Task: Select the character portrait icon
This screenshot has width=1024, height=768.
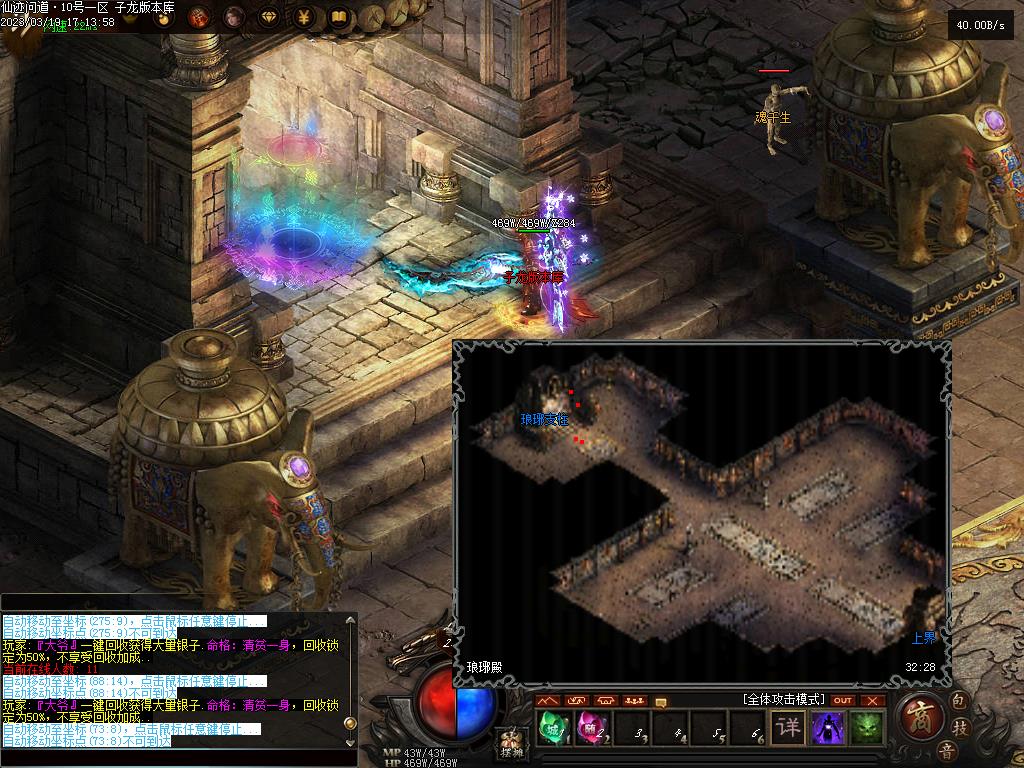Action: point(234,17)
